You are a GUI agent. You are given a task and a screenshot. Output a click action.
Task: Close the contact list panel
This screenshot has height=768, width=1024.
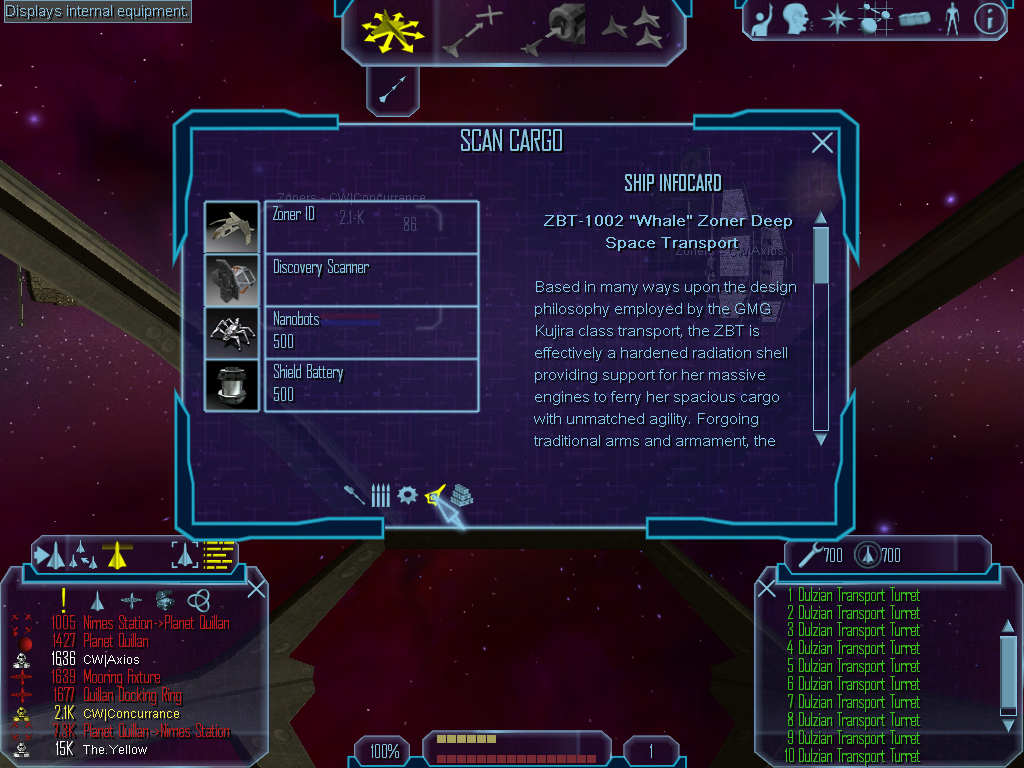tap(256, 589)
